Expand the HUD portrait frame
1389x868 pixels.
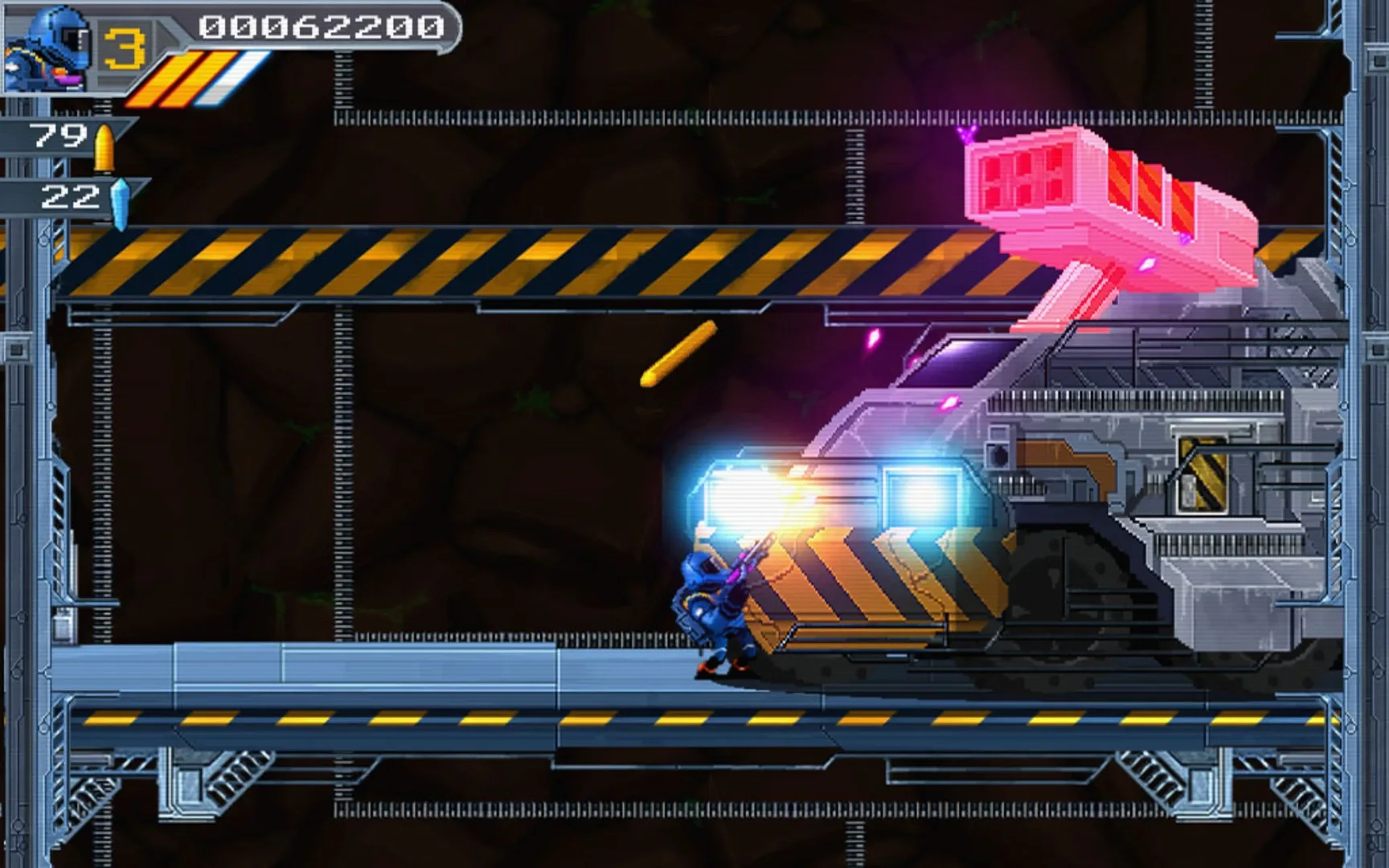[48, 48]
